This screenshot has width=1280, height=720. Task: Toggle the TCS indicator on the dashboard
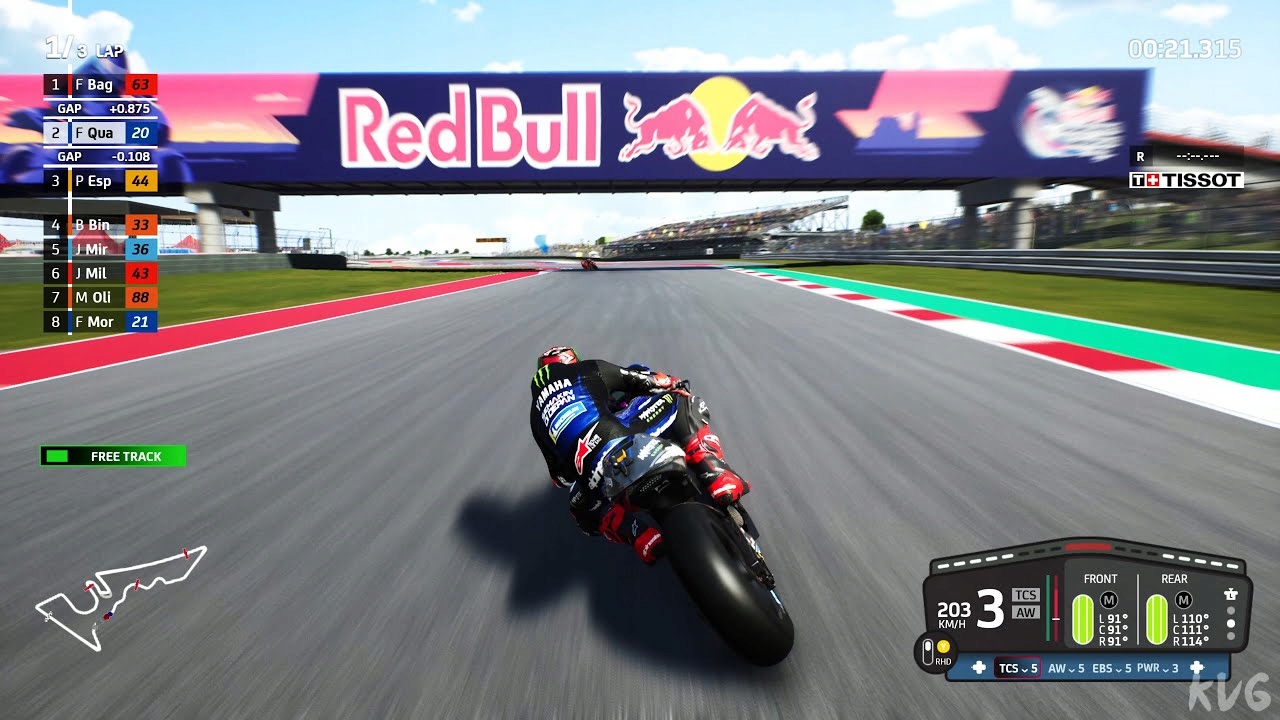(1027, 594)
